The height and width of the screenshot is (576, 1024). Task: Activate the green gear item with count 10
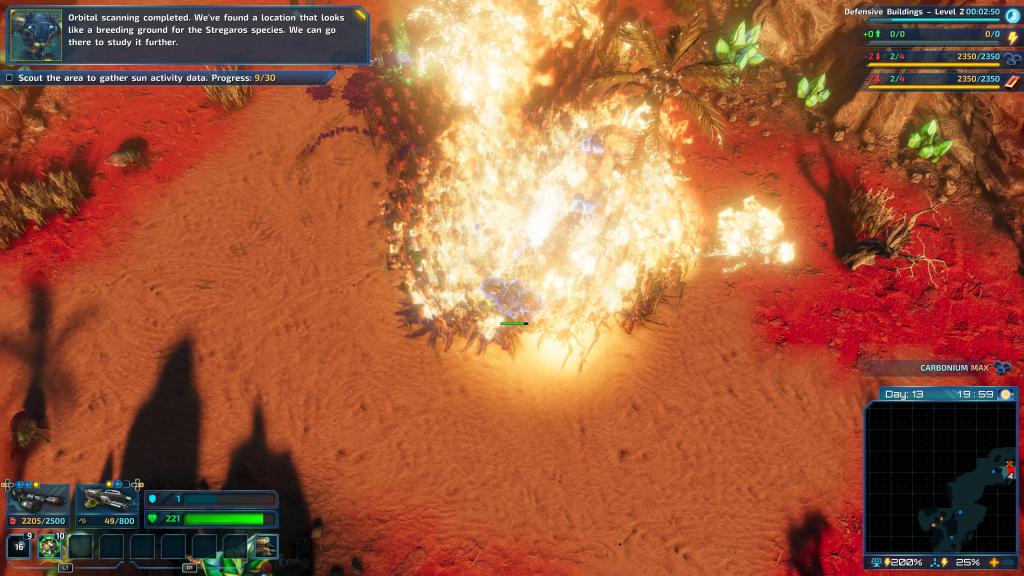[x=50, y=546]
